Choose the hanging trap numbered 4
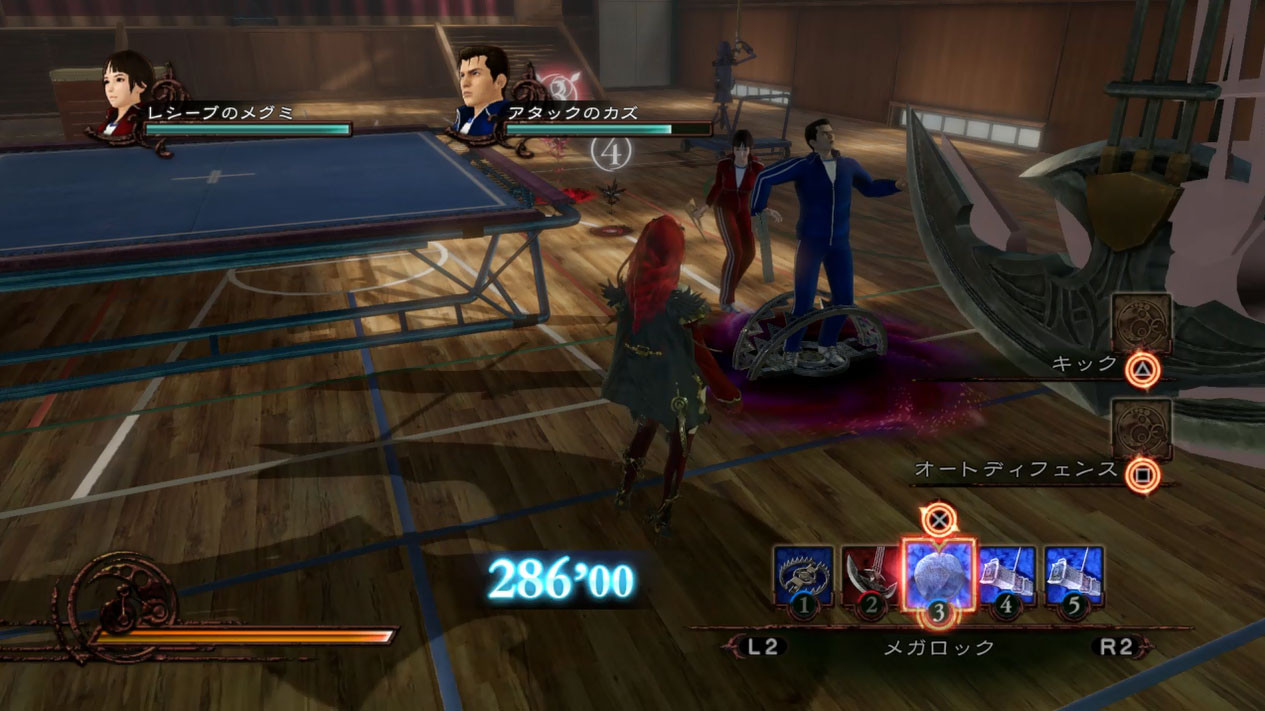The image size is (1265, 711). click(1006, 576)
